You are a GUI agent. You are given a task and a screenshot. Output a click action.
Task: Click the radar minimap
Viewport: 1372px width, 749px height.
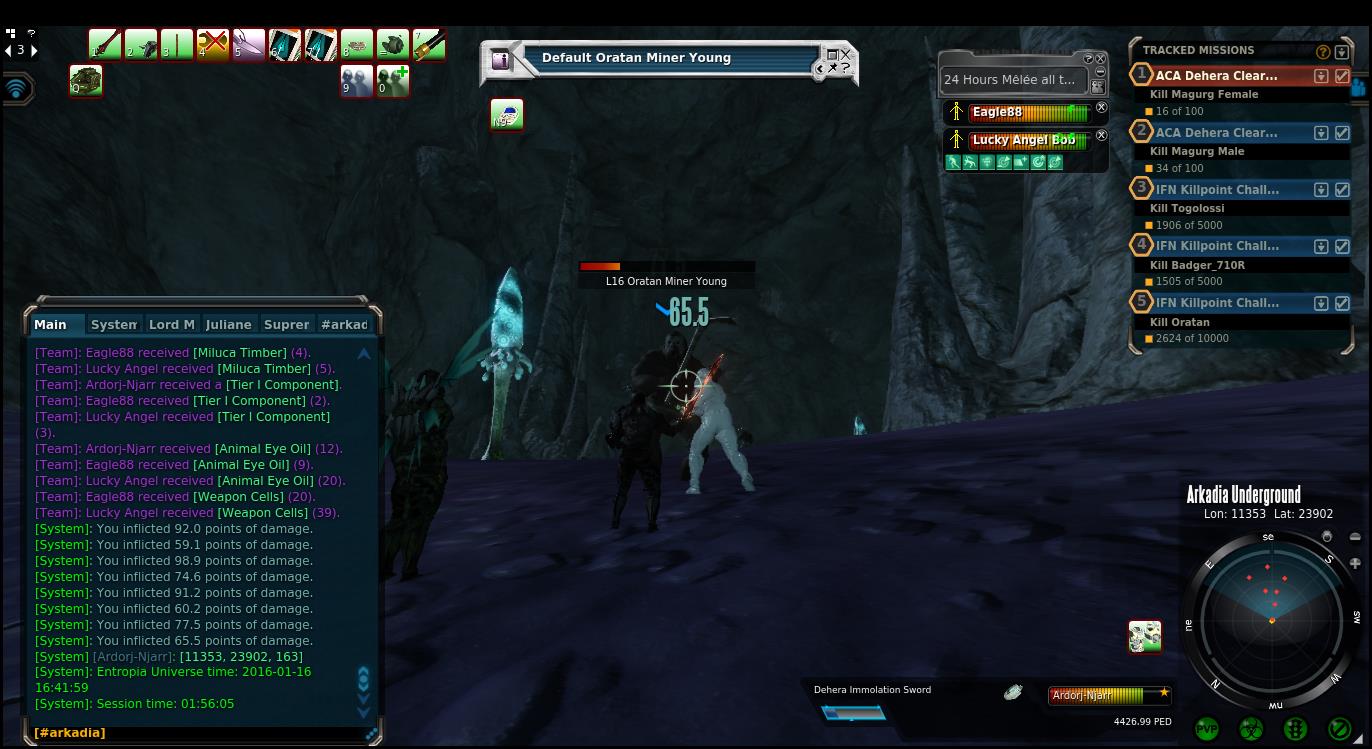[x=1271, y=610]
